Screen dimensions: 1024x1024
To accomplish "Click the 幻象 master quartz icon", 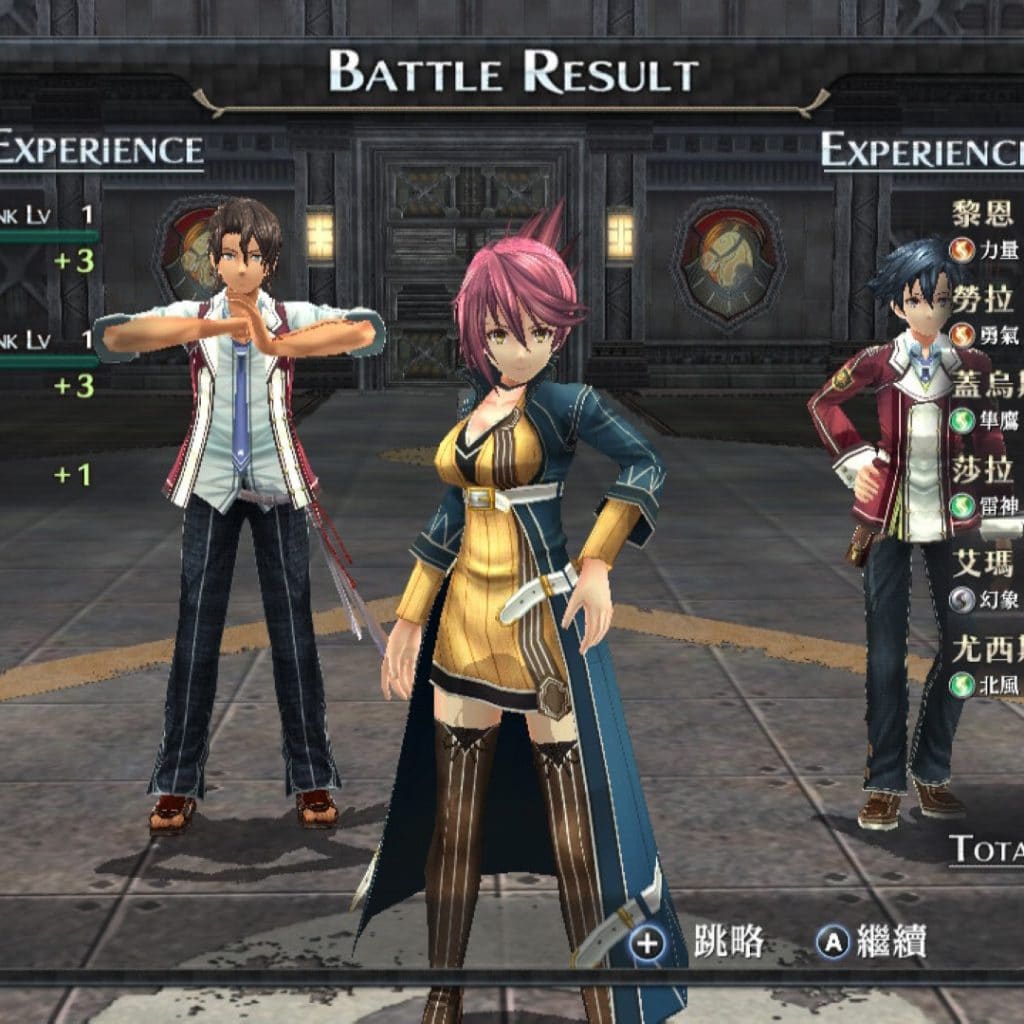I will coord(962,599).
